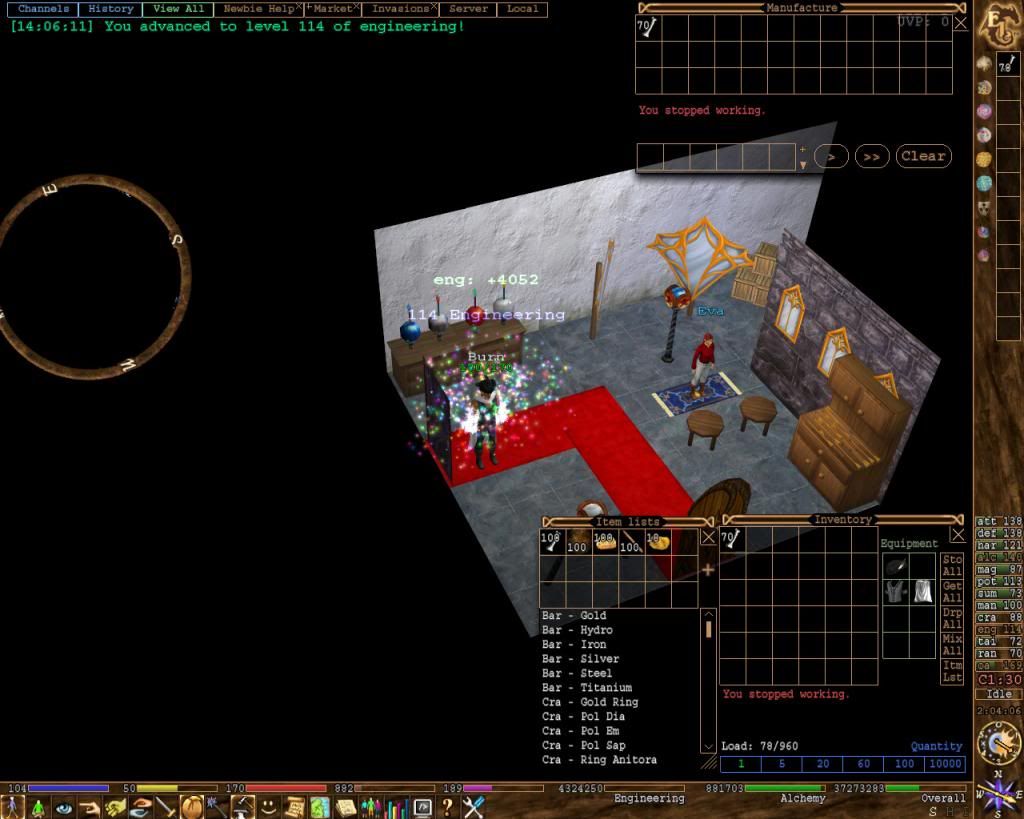Click the single-arrow mix one button

[831, 156]
